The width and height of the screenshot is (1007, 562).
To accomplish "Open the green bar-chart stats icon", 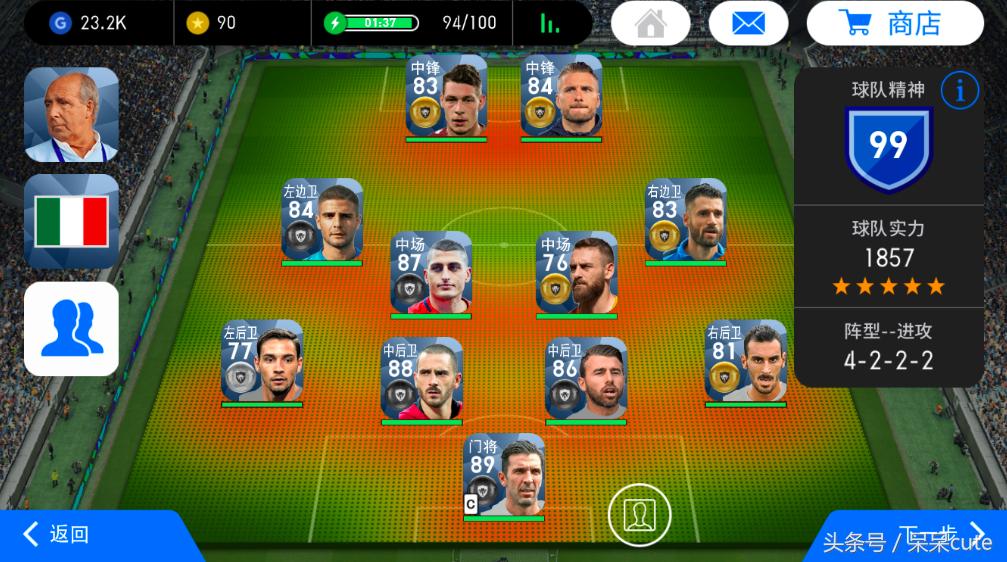I will coord(550,23).
